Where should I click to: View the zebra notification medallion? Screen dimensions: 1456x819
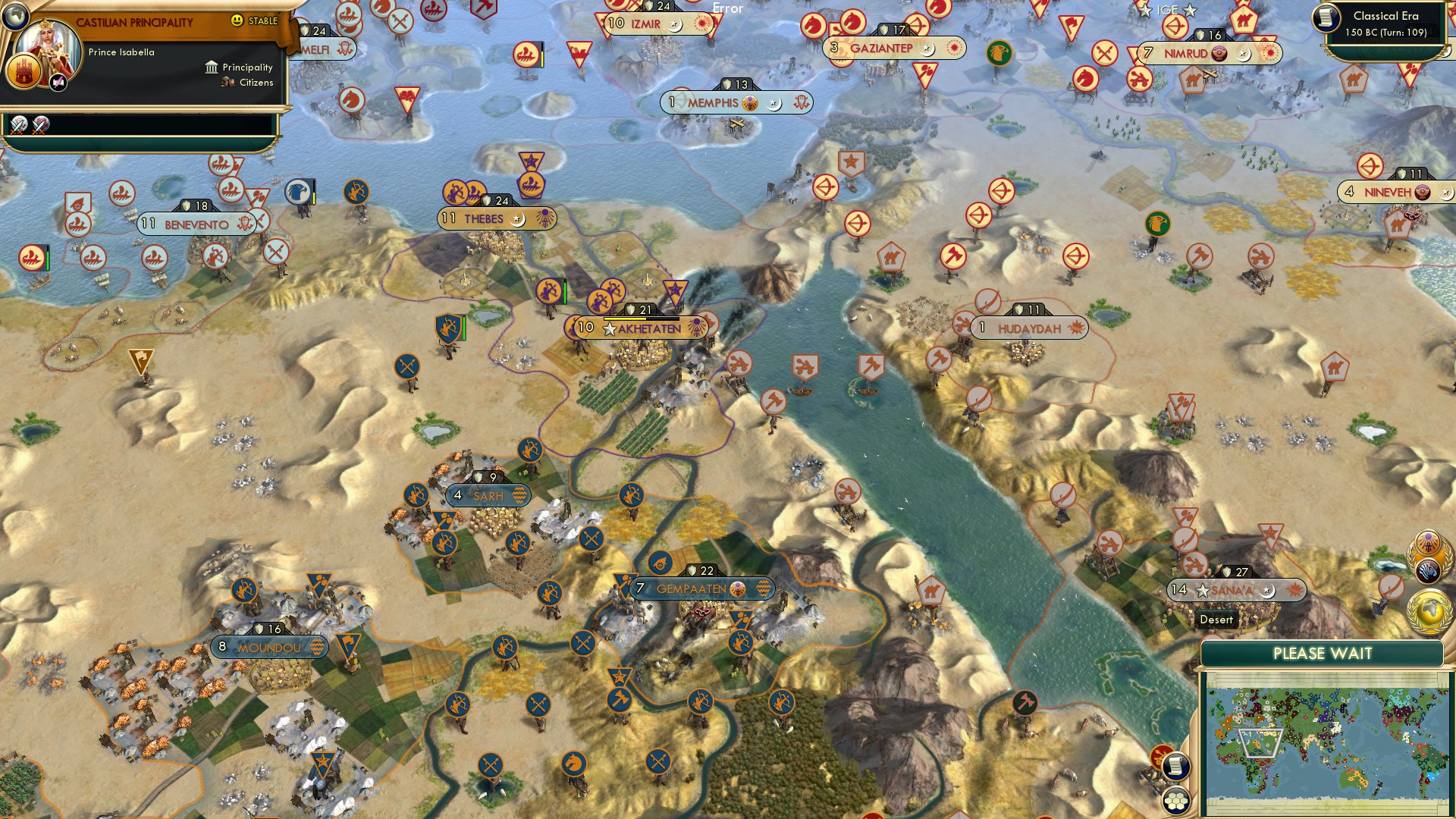(x=1428, y=572)
